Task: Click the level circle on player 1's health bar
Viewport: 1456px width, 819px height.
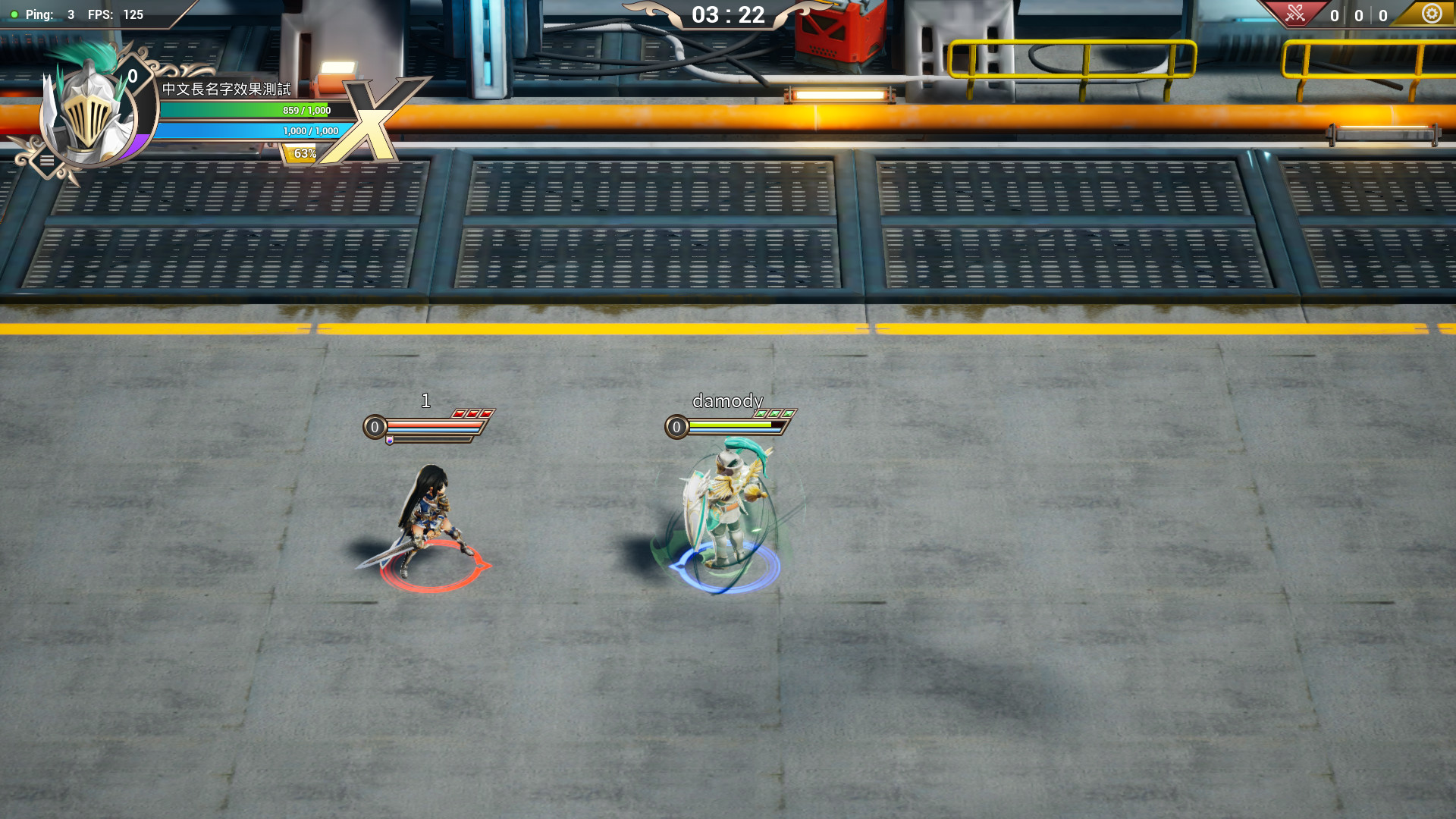Action: point(375,427)
